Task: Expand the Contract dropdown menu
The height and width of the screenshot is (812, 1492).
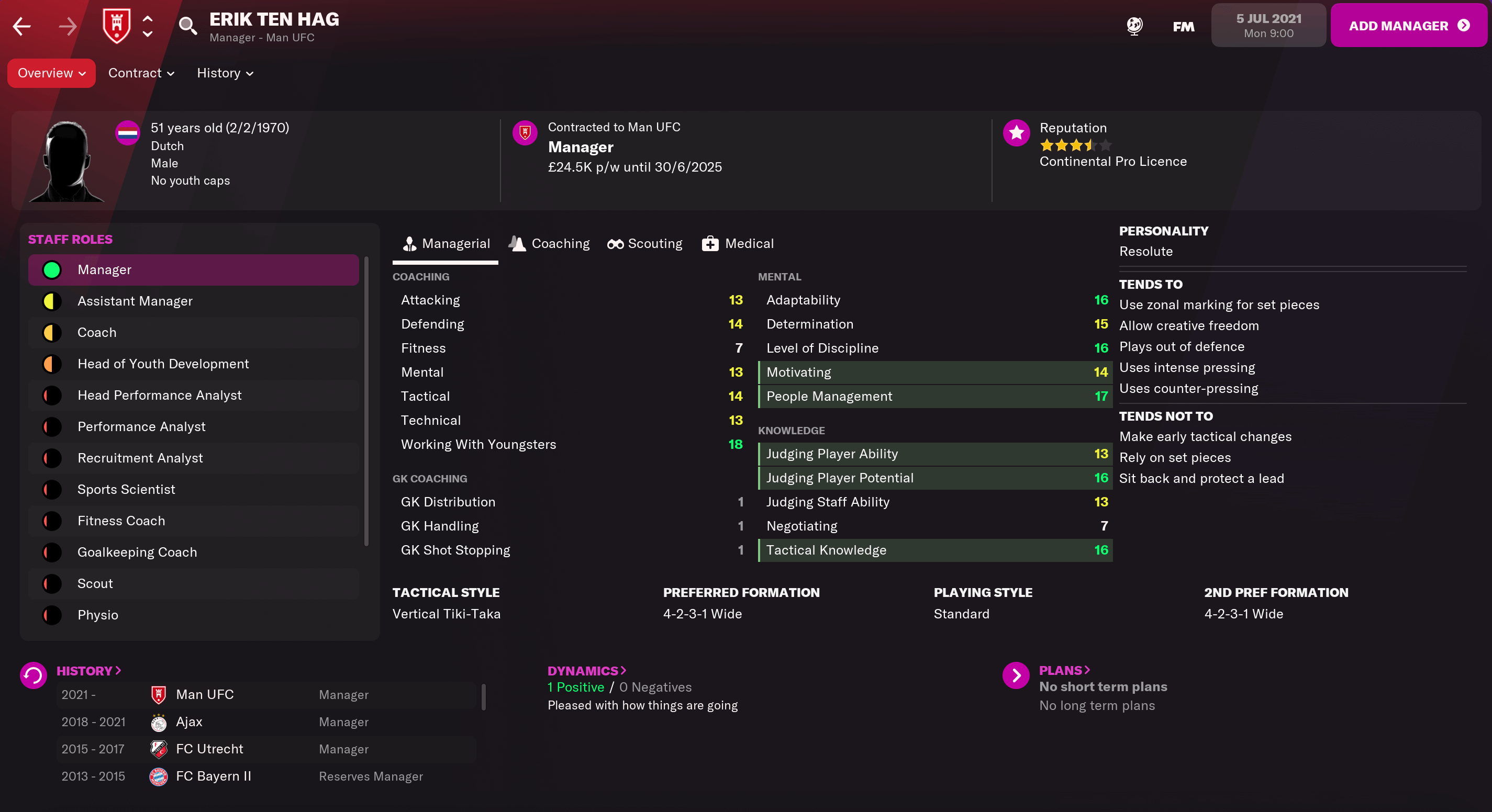Action: (140, 73)
